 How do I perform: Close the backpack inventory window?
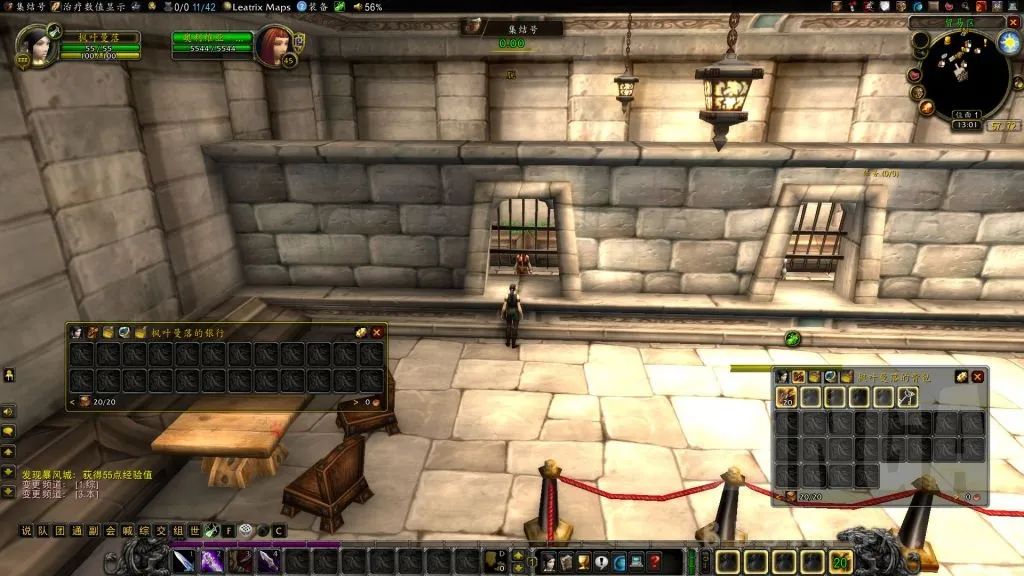[977, 376]
